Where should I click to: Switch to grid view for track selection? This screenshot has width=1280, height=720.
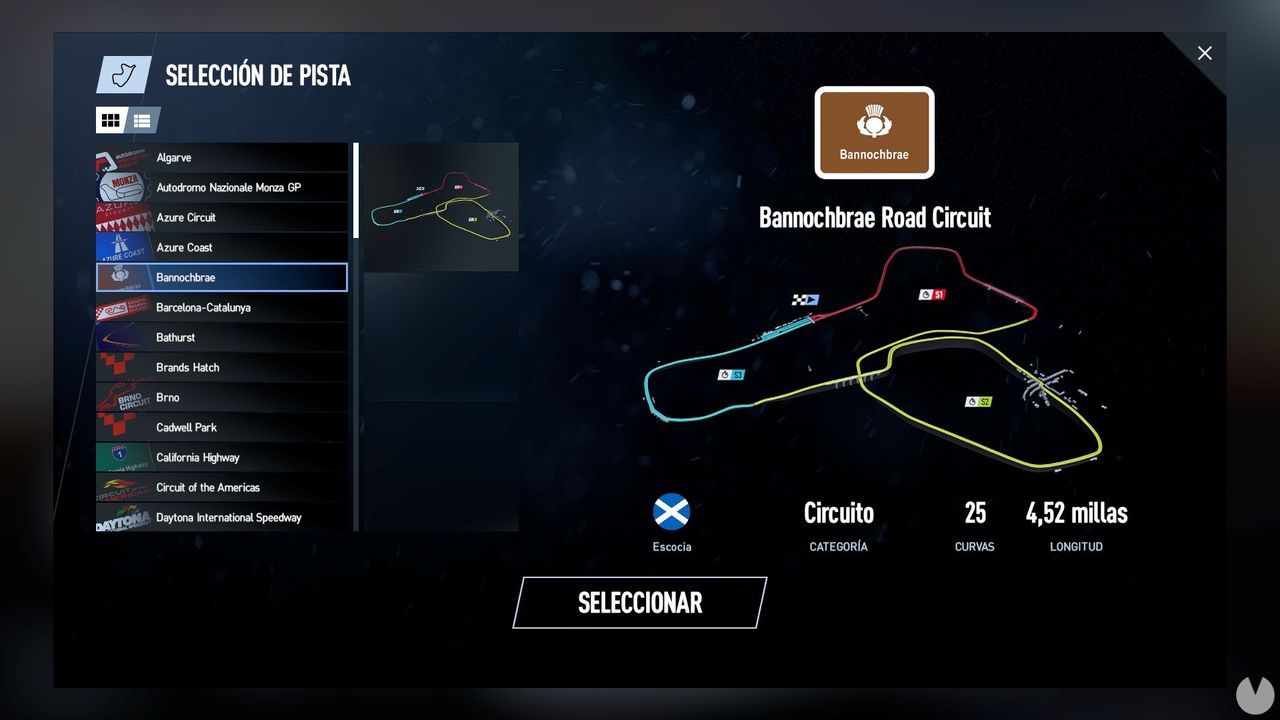tap(111, 120)
